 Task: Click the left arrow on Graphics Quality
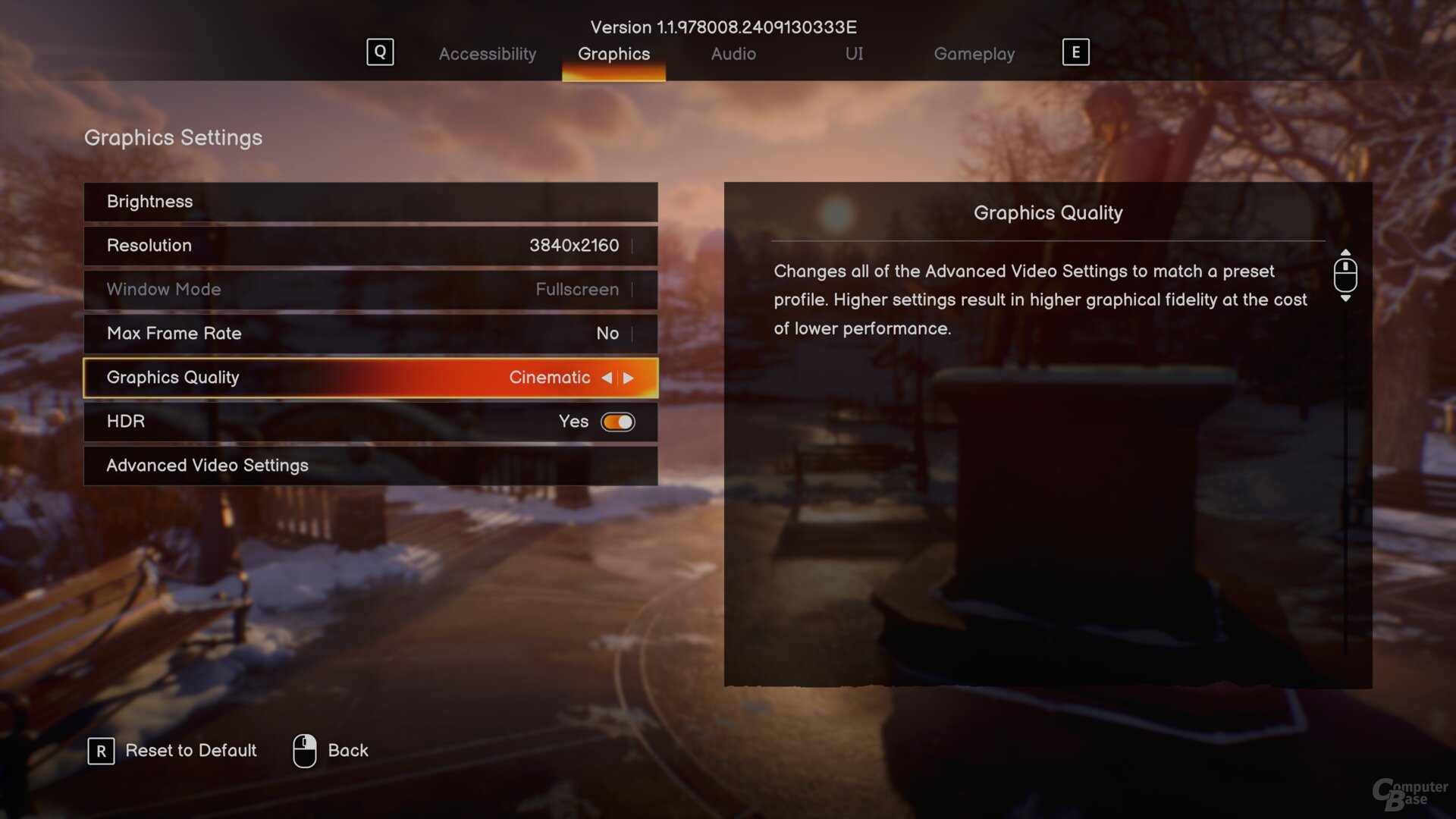click(607, 378)
